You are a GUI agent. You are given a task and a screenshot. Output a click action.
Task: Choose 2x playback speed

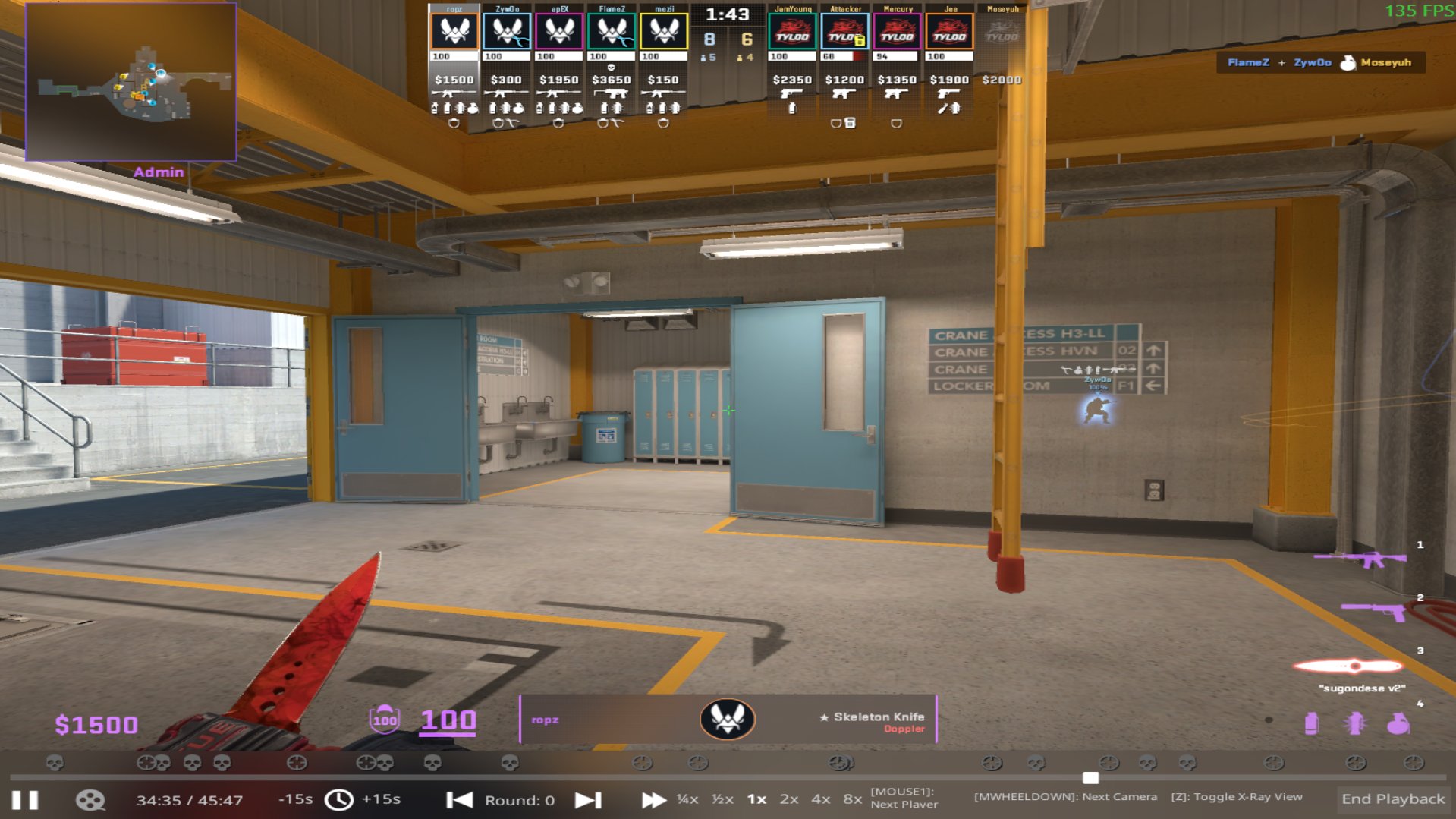[789, 799]
